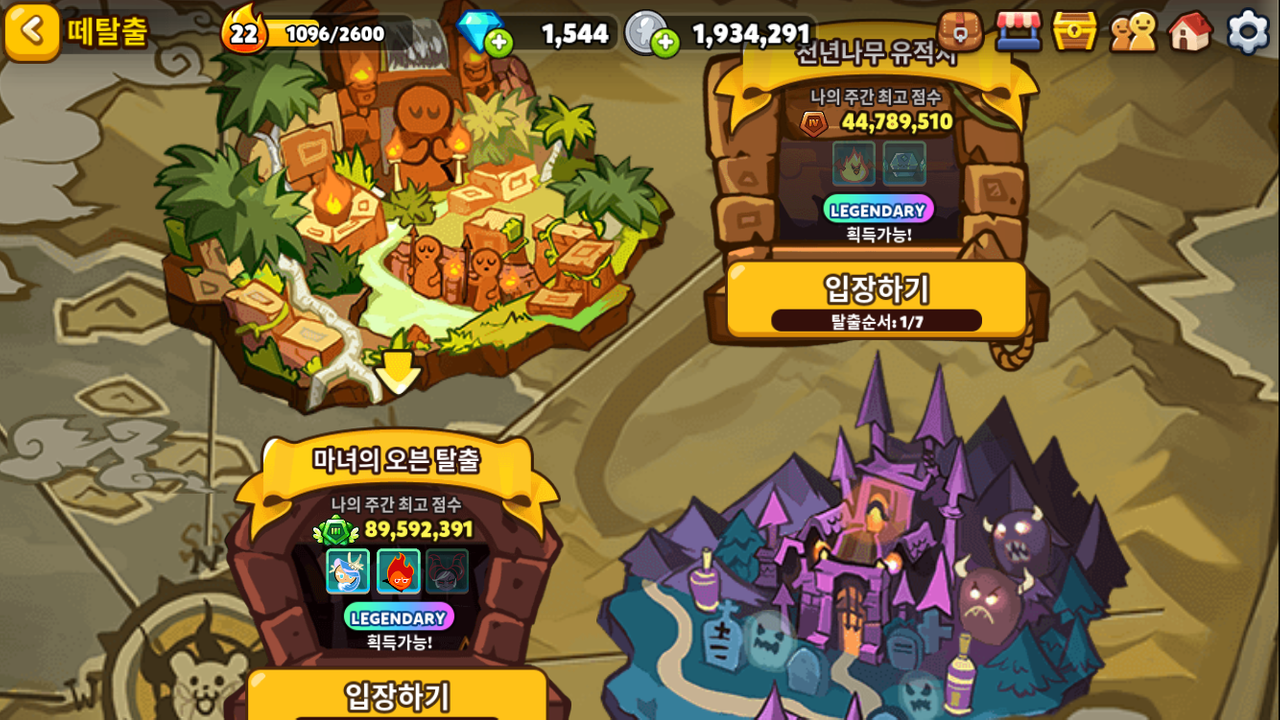
Task: Go back using the yellow arrow button
Action: click(32, 31)
